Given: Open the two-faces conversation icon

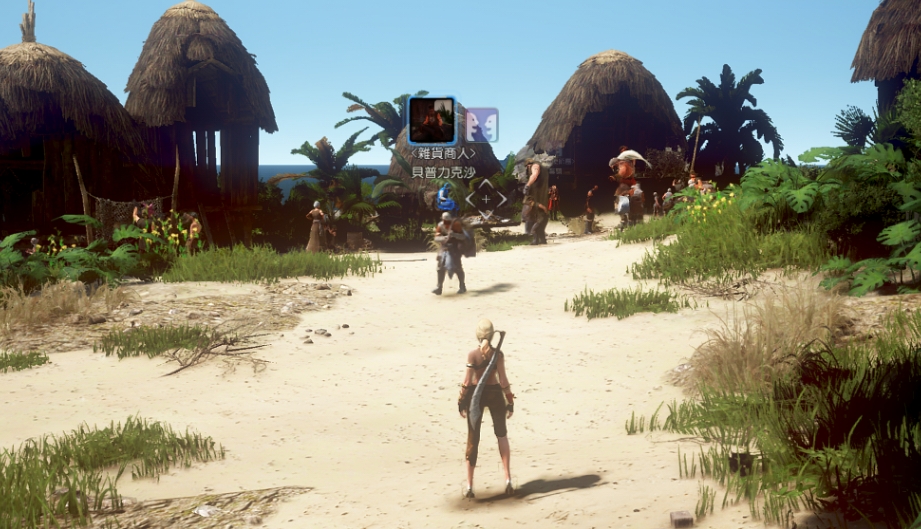Looking at the screenshot, I should click(x=481, y=125).
